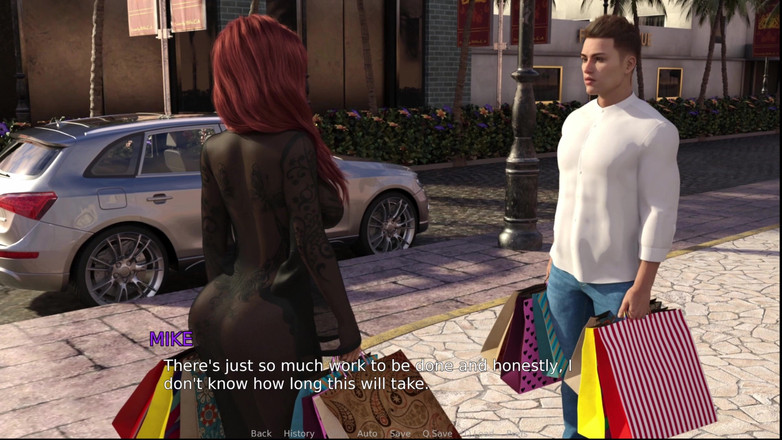This screenshot has height=440, width=782.
Task: Open the dialogue History log
Action: (x=299, y=433)
